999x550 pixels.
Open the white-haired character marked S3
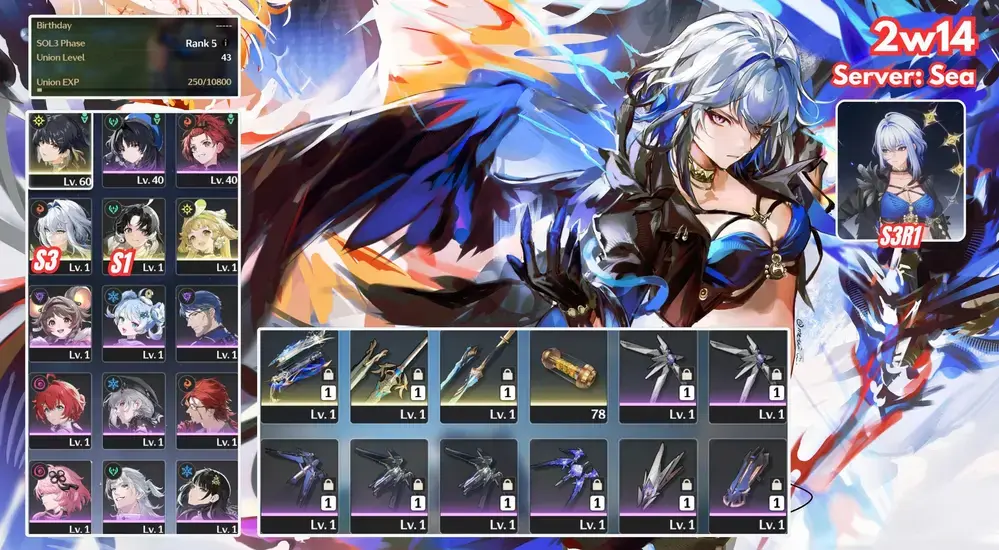(60, 236)
